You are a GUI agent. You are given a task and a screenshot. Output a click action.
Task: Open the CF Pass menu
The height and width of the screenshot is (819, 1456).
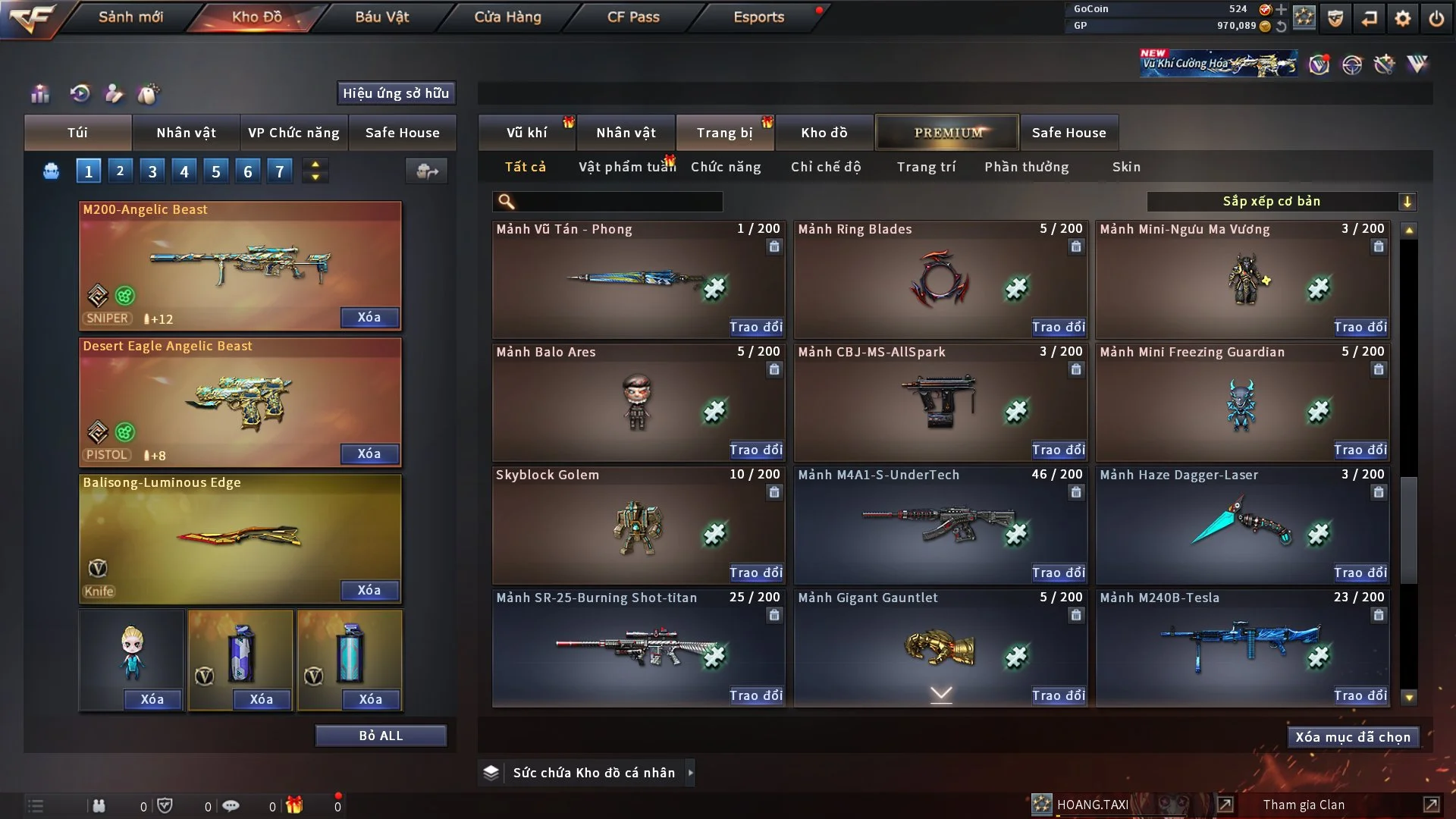(633, 17)
